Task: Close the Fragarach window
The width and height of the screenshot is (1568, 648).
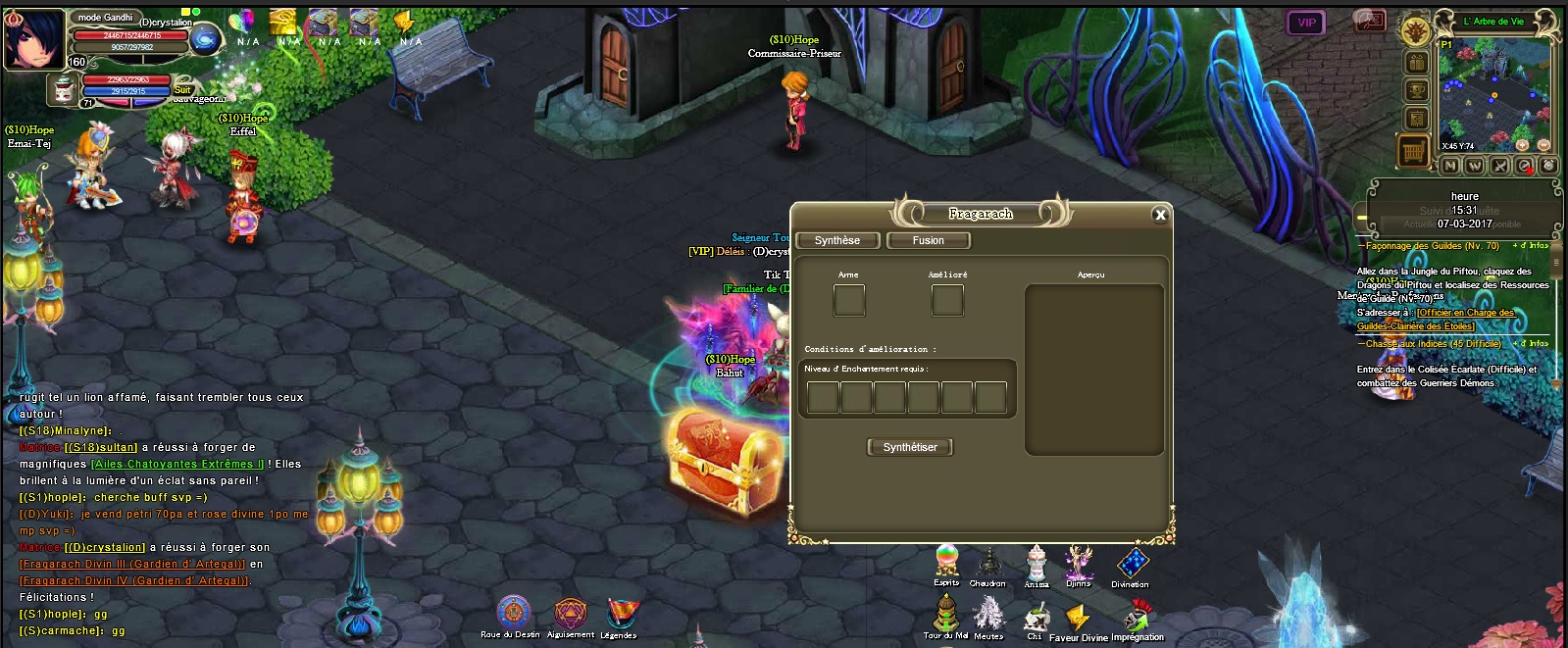Action: [1160, 215]
